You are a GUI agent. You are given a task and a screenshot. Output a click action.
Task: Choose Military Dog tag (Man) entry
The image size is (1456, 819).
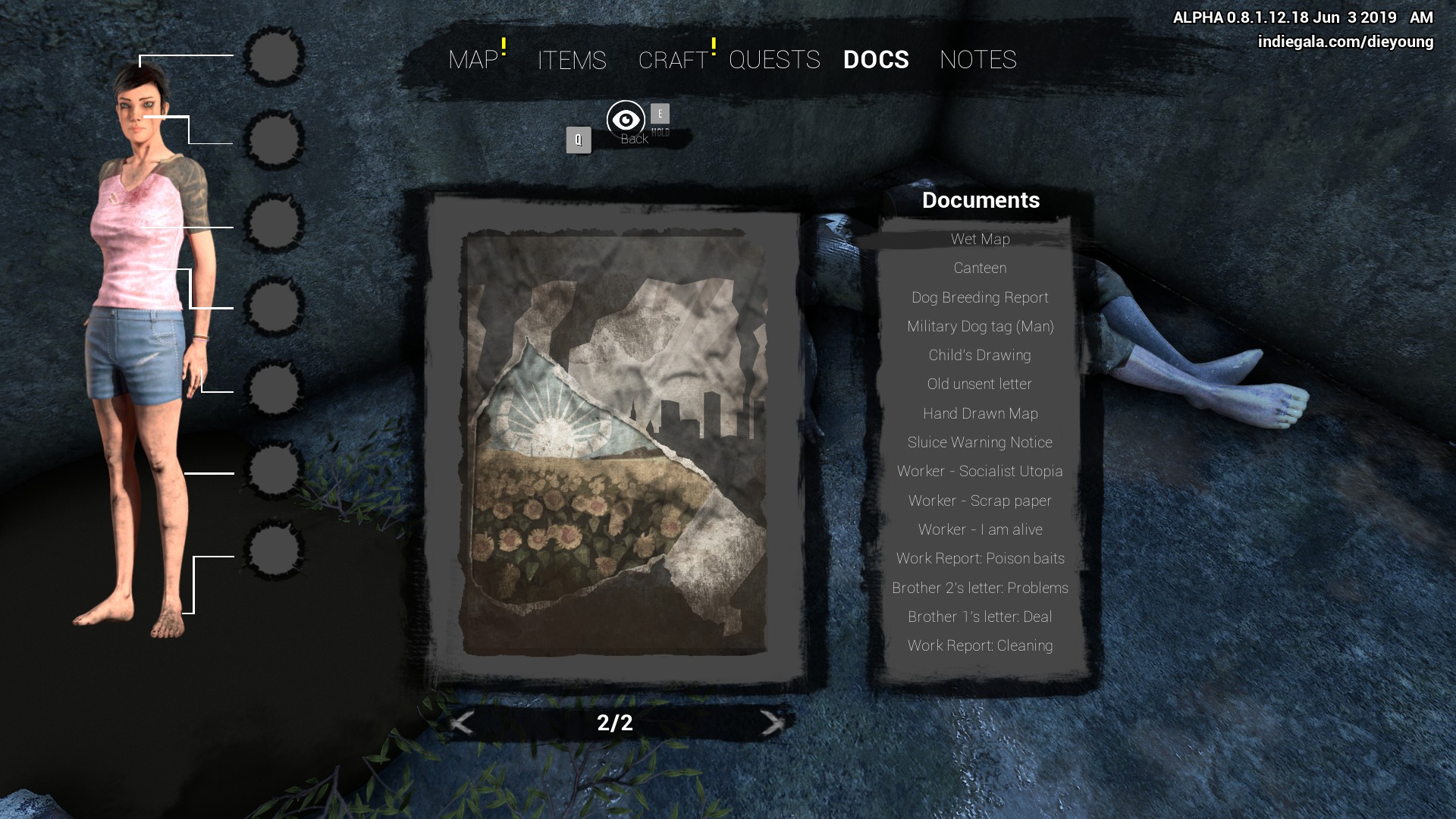pos(980,327)
